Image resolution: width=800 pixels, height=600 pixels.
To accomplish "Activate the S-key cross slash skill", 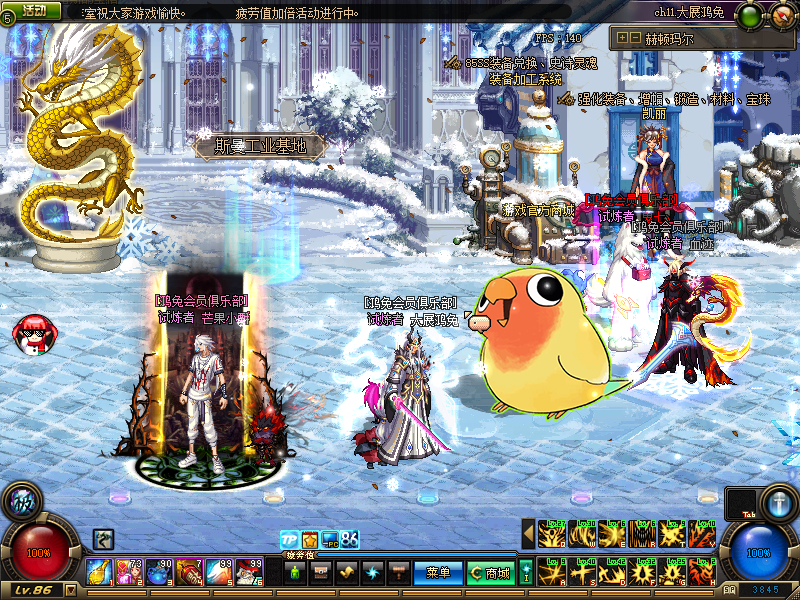I will click(x=582, y=572).
